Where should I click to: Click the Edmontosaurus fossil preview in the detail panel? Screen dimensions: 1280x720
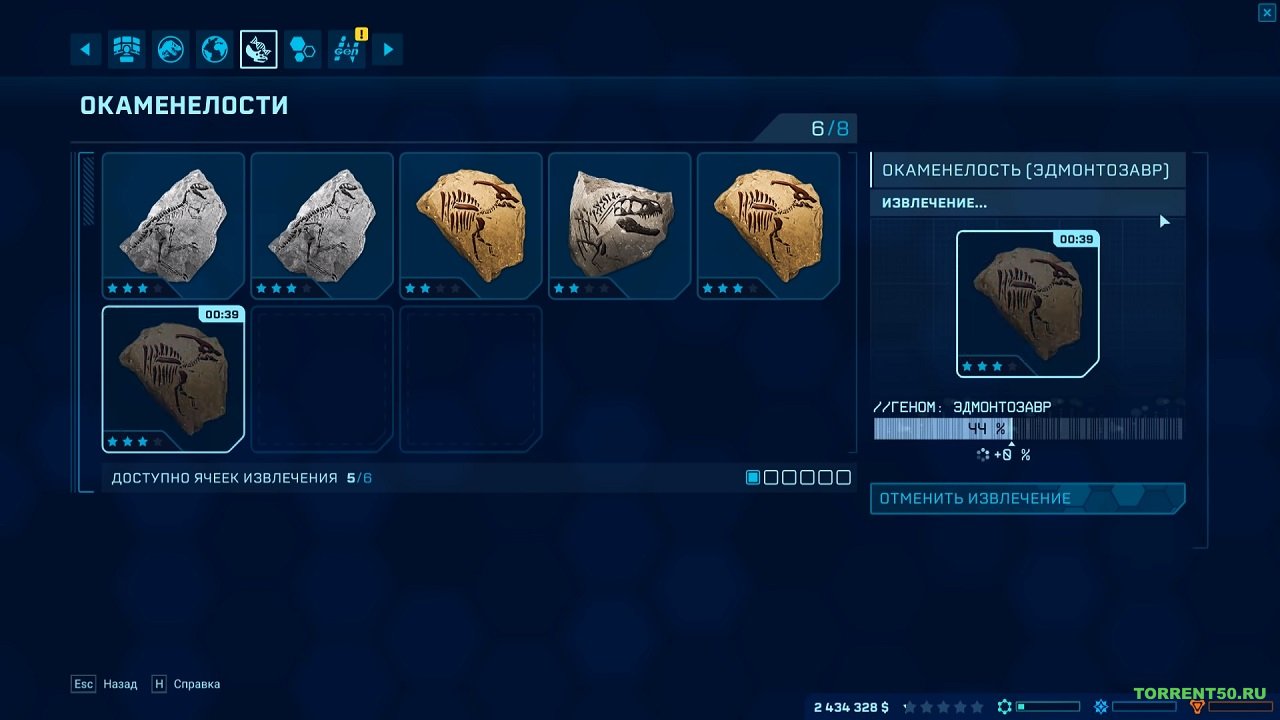click(1027, 304)
